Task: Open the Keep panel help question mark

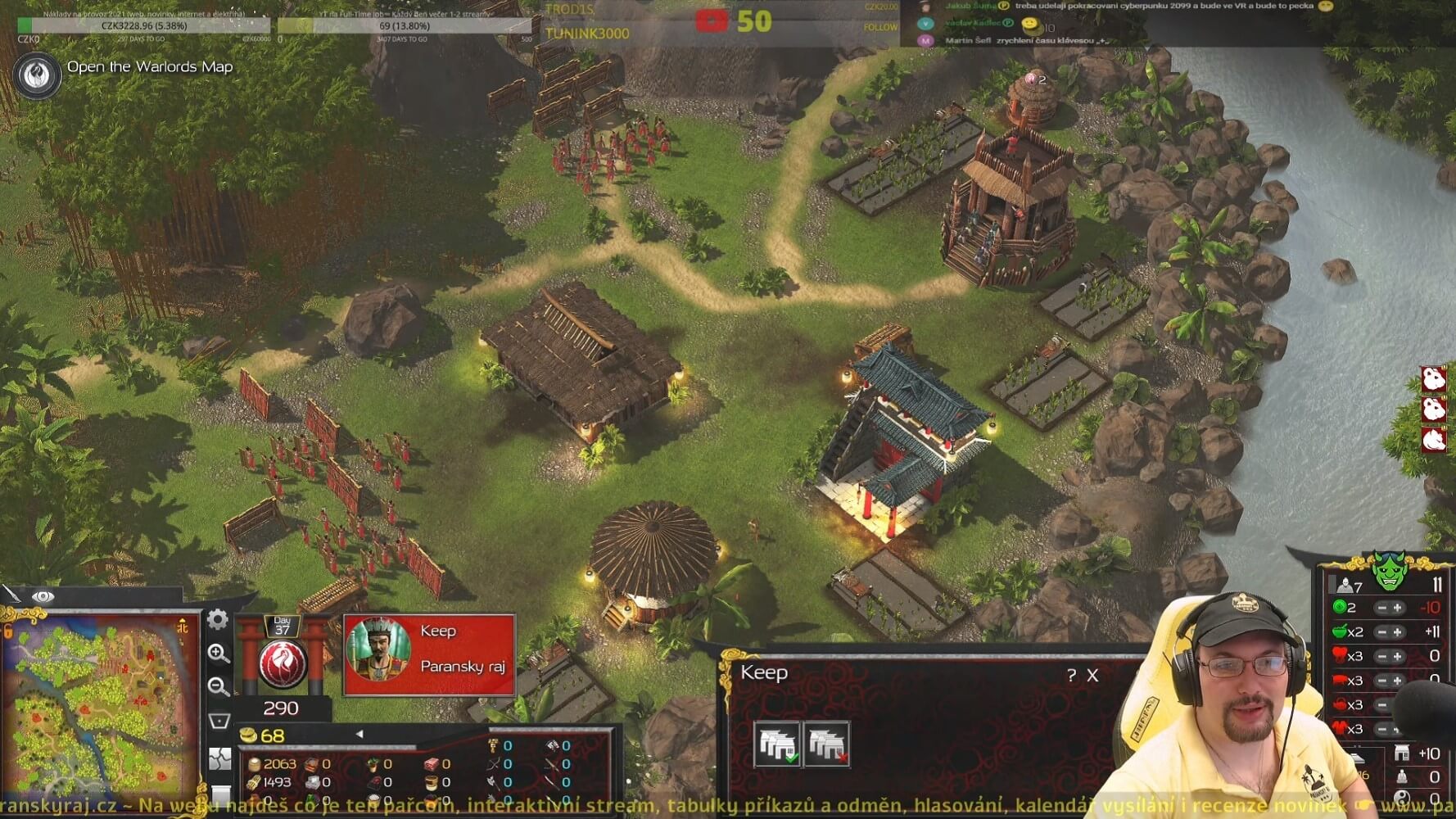Action: pyautogui.click(x=1071, y=676)
